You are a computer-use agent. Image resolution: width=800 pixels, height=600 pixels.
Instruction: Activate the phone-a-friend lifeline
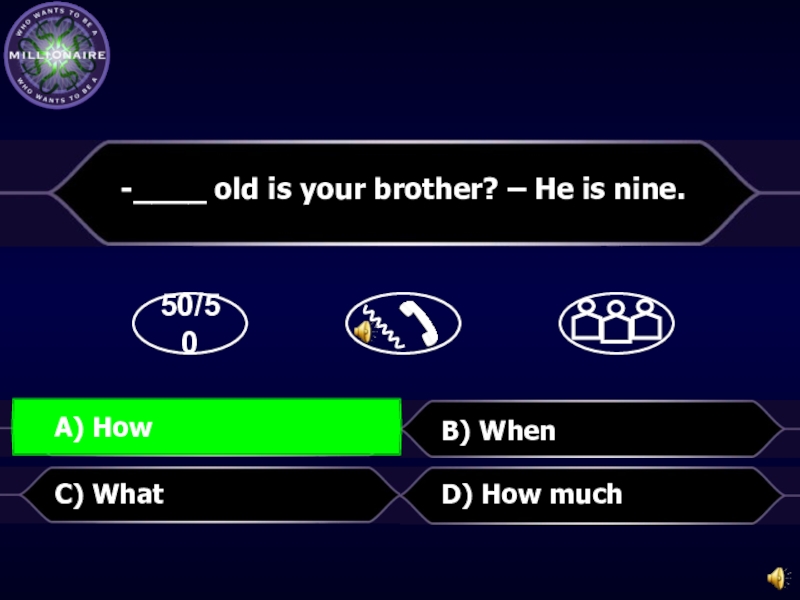pyautogui.click(x=403, y=323)
